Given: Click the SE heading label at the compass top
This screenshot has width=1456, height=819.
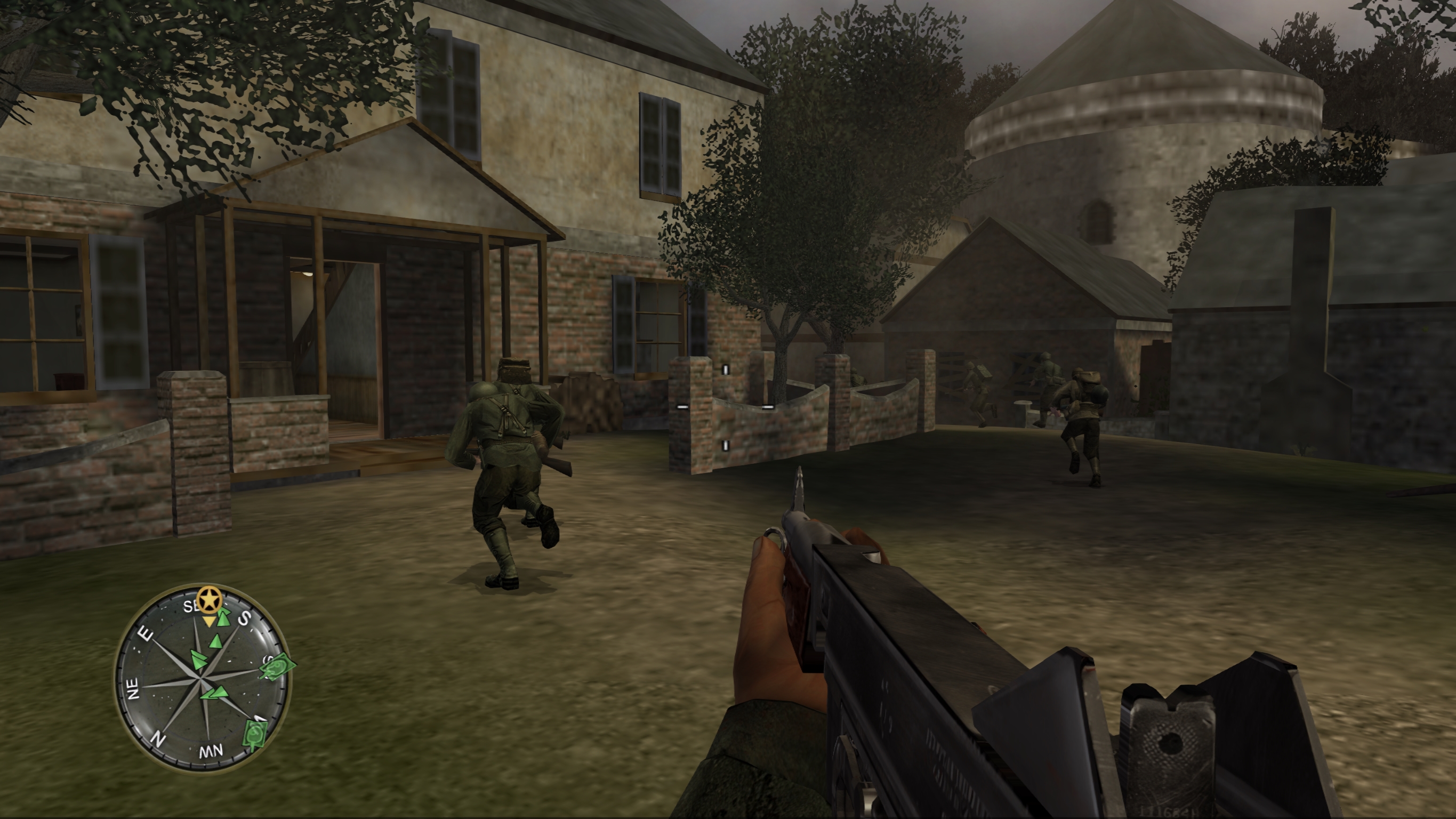Looking at the screenshot, I should [190, 607].
